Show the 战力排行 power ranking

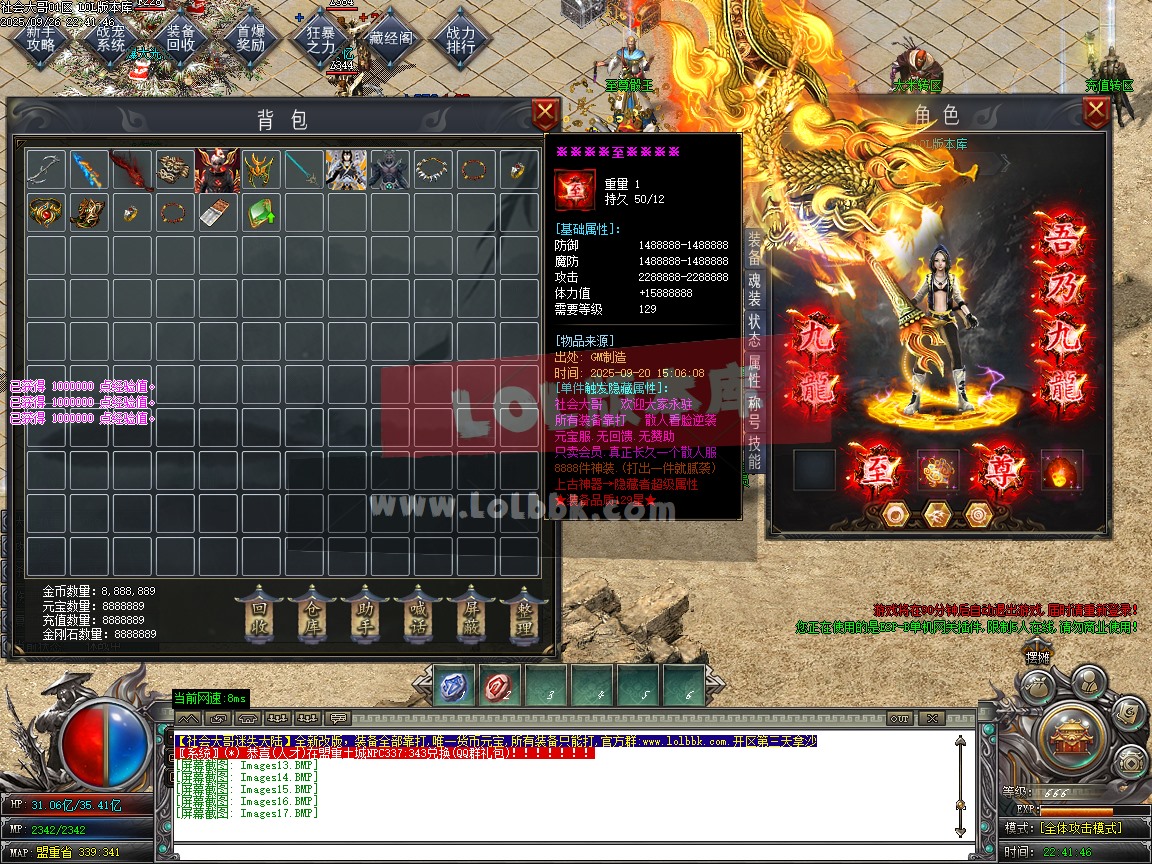(461, 38)
